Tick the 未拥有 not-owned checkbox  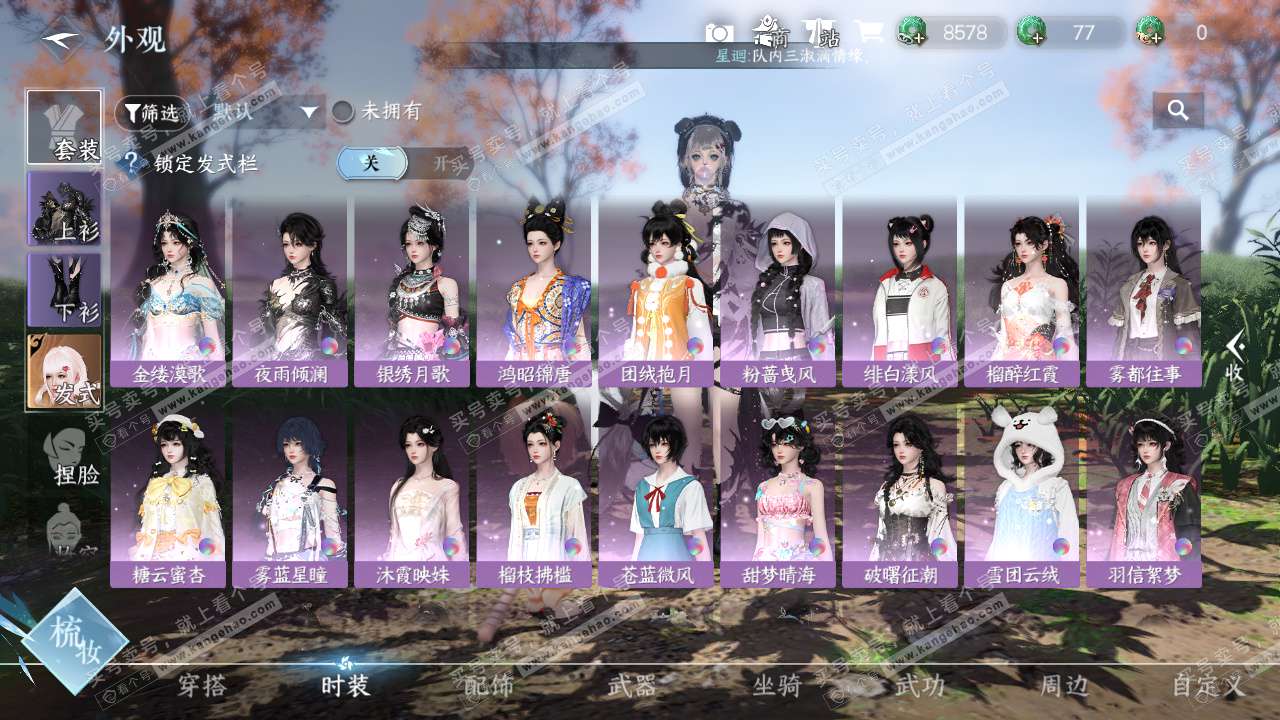tap(343, 112)
